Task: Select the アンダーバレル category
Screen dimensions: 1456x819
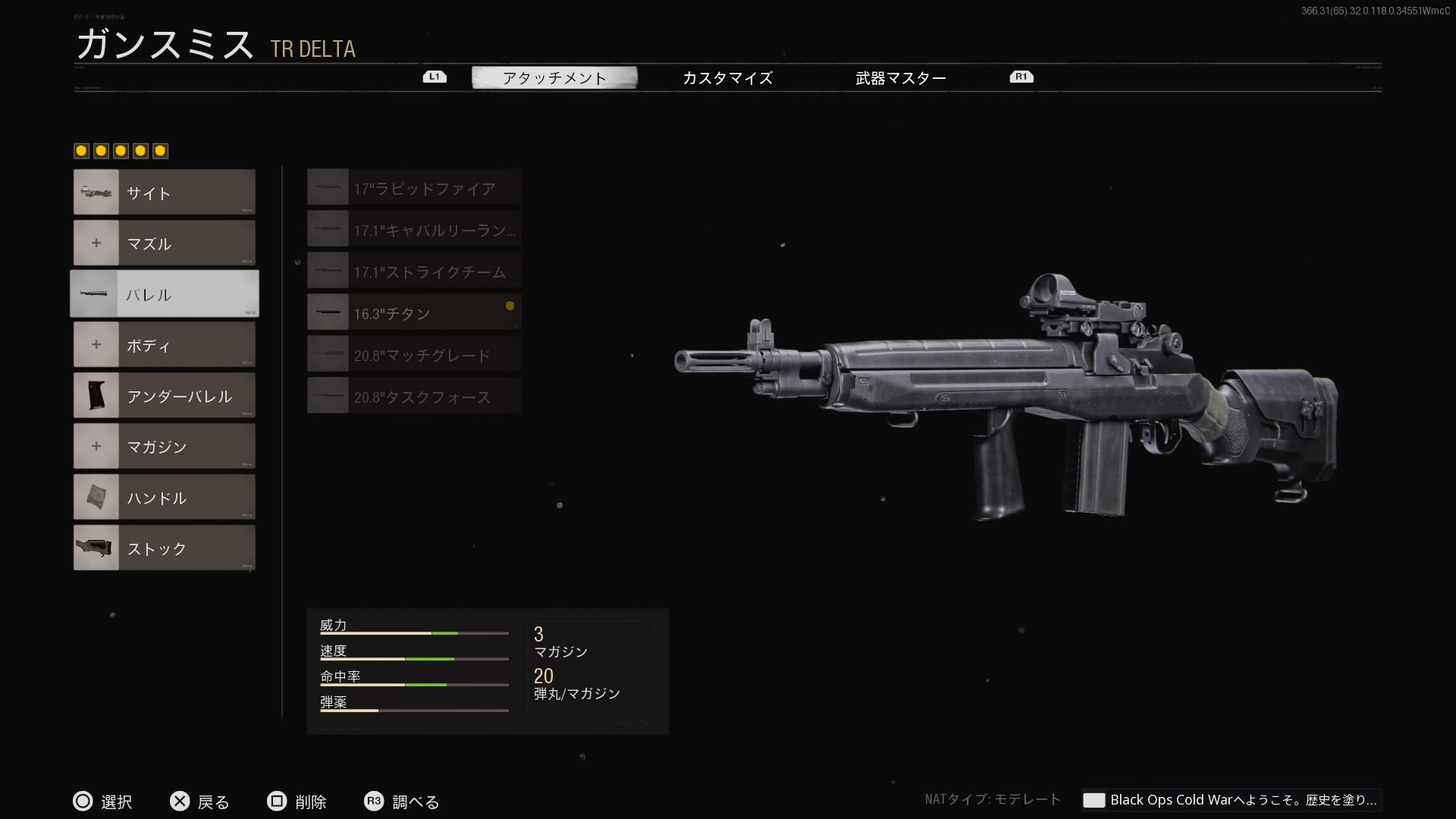Action: tap(165, 396)
